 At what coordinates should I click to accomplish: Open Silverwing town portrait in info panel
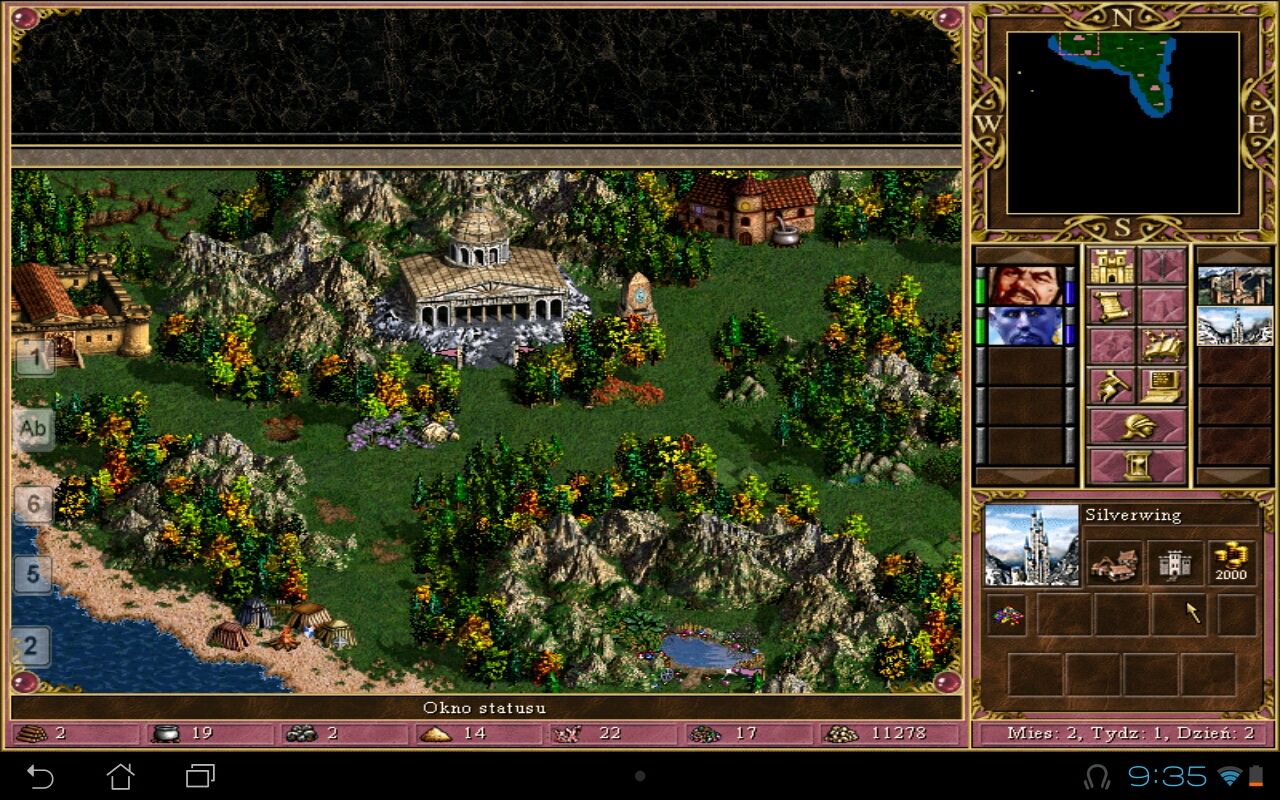(x=1031, y=545)
